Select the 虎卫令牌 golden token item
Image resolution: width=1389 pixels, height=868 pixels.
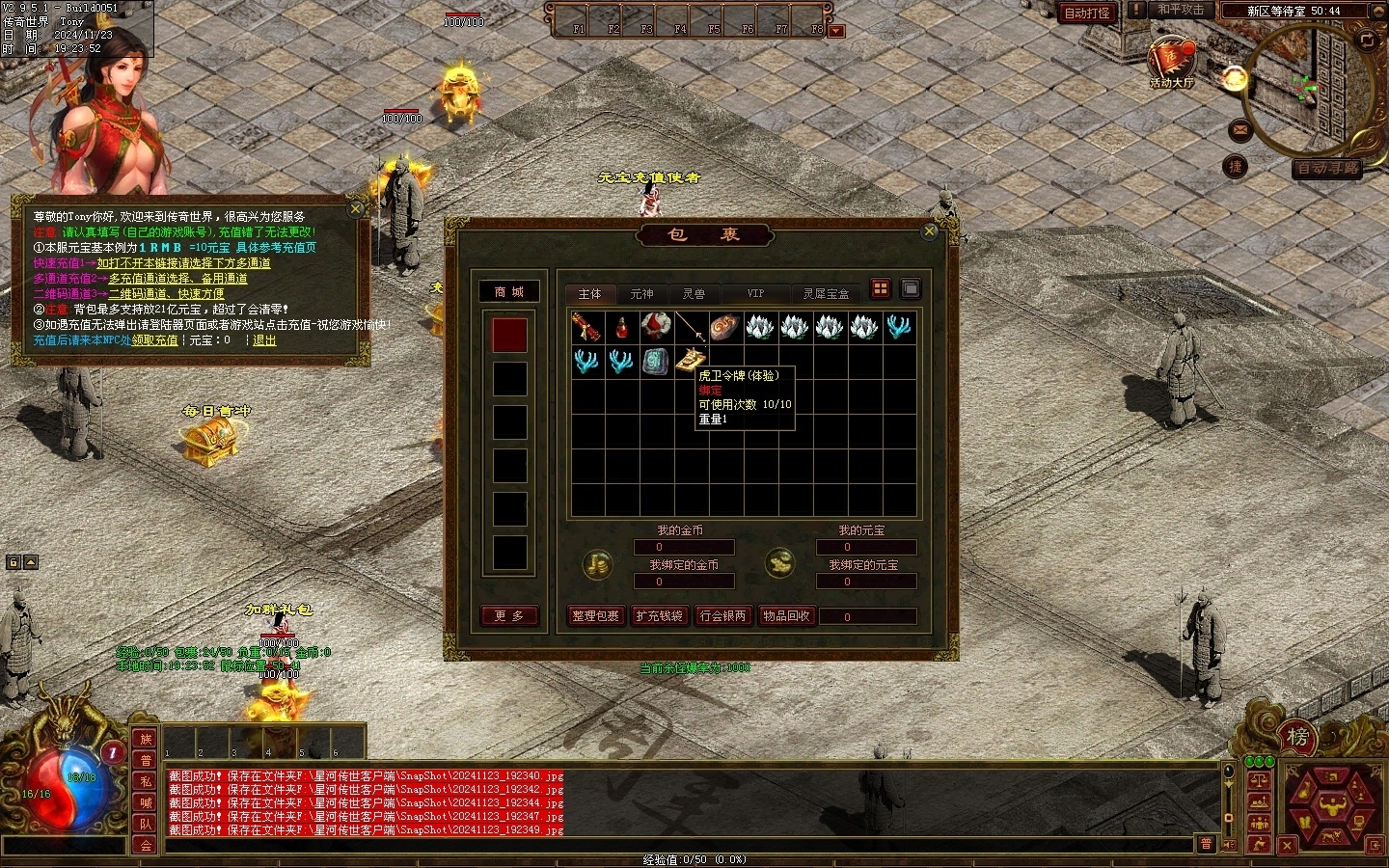tap(690, 361)
